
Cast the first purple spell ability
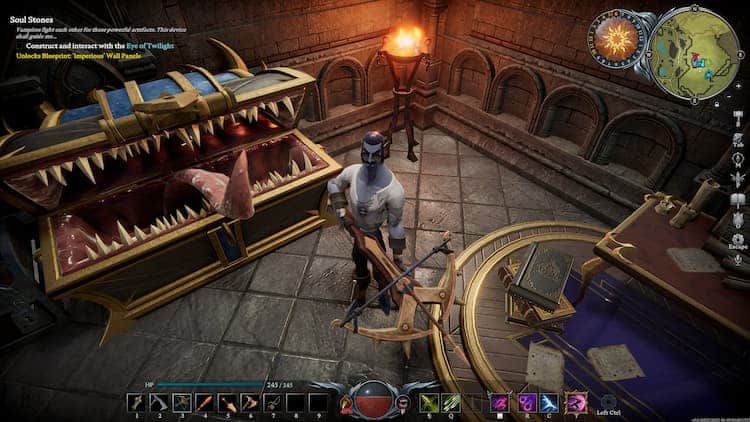[x=499, y=402]
